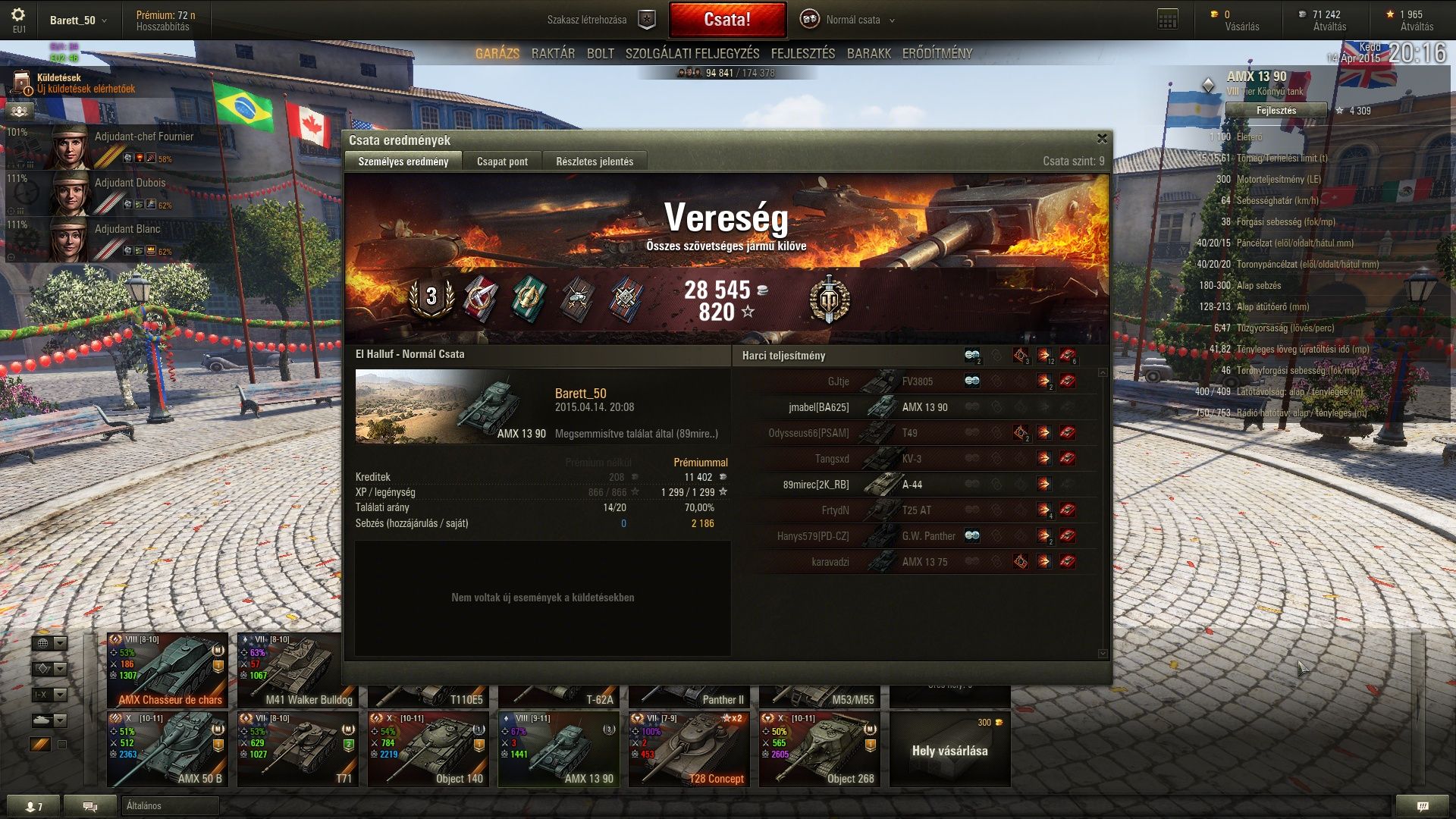The width and height of the screenshot is (1456, 819).
Task: Select the AMX 50 B tank
Action: [x=168, y=749]
